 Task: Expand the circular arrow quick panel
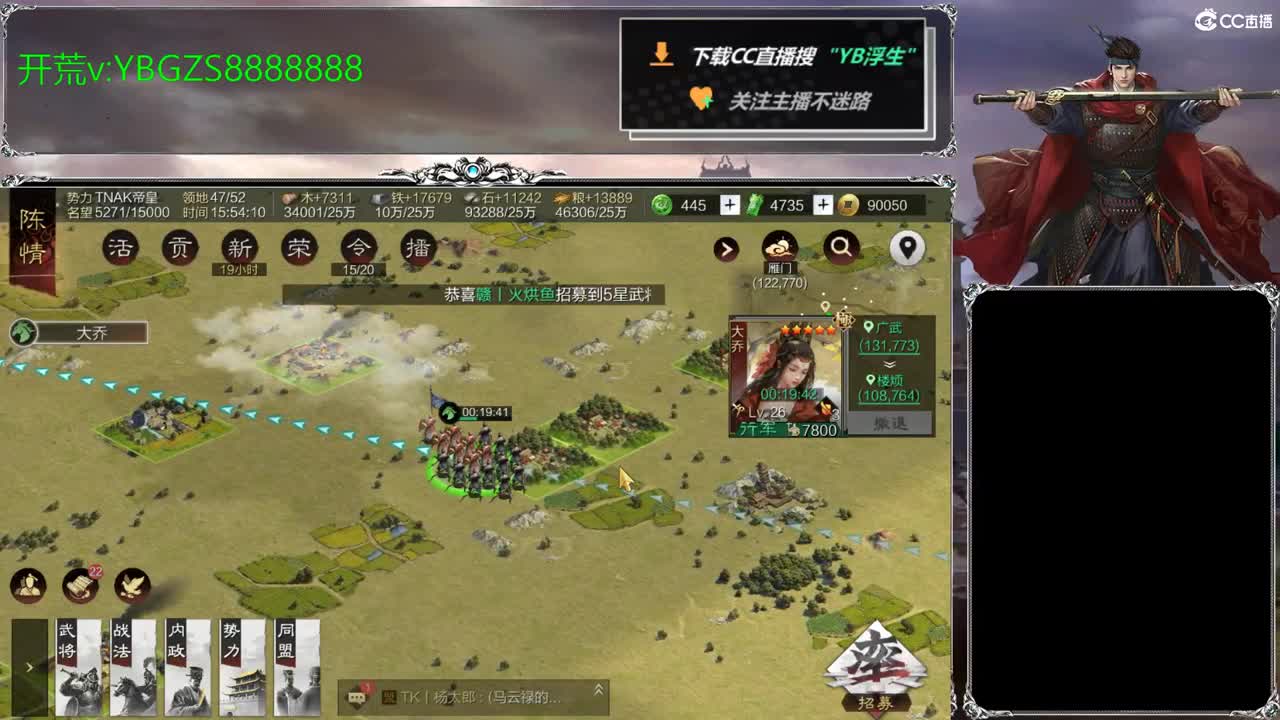(x=726, y=248)
